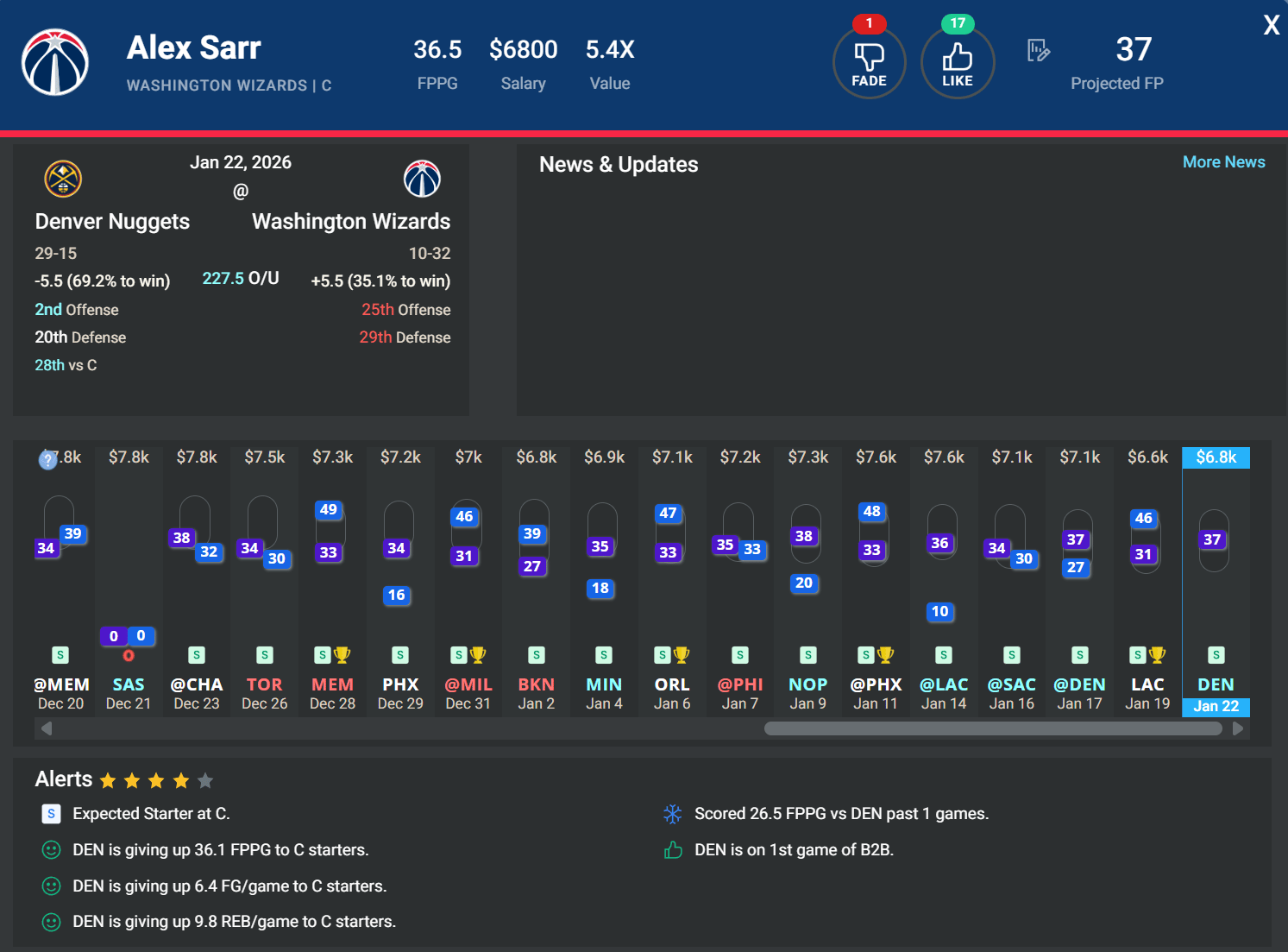Select the @PHX Jan 11 game
Image resolution: width=1288 pixels, height=952 pixels.
tap(876, 694)
